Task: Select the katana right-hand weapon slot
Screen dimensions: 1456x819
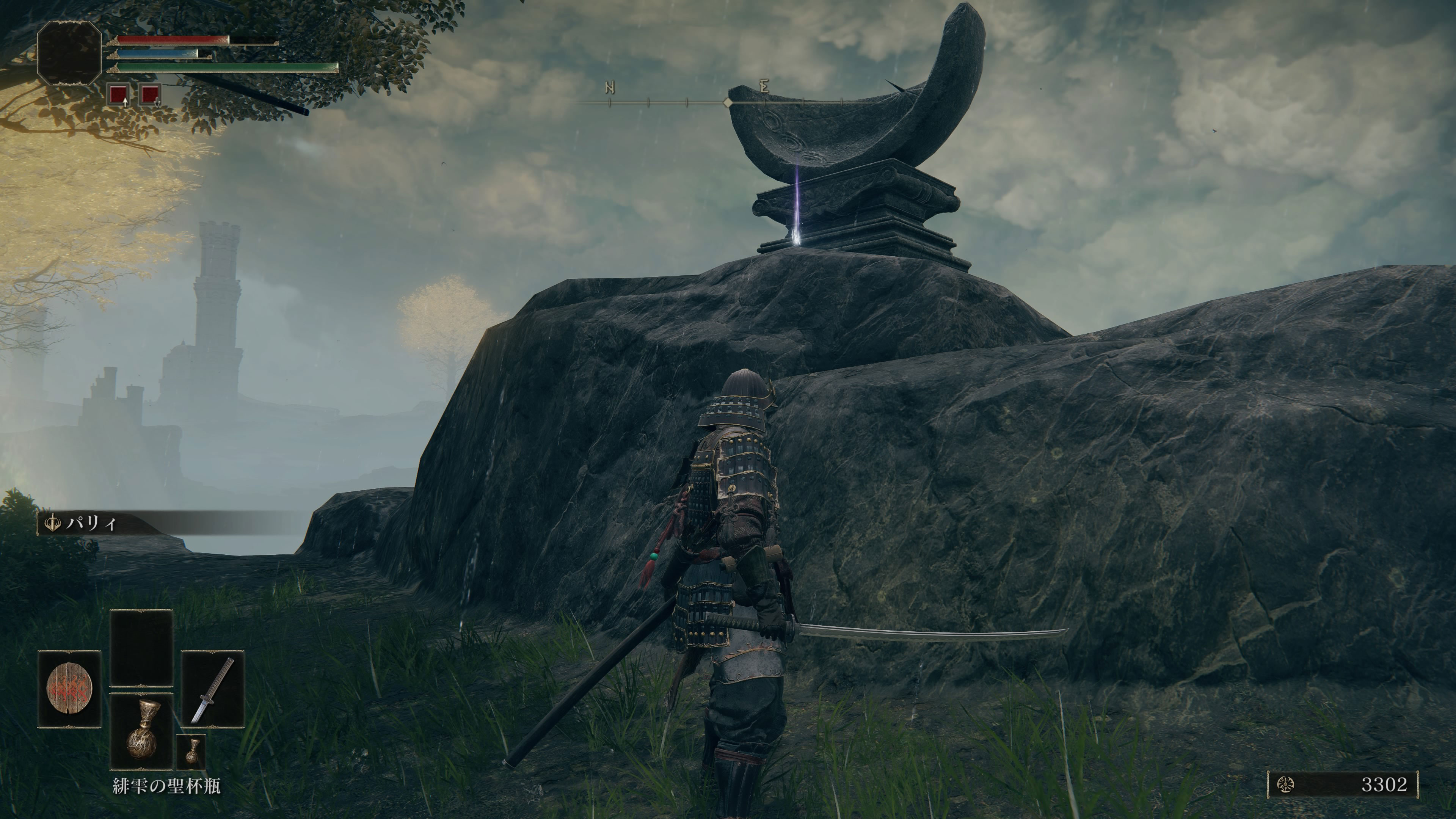Action: (x=212, y=689)
